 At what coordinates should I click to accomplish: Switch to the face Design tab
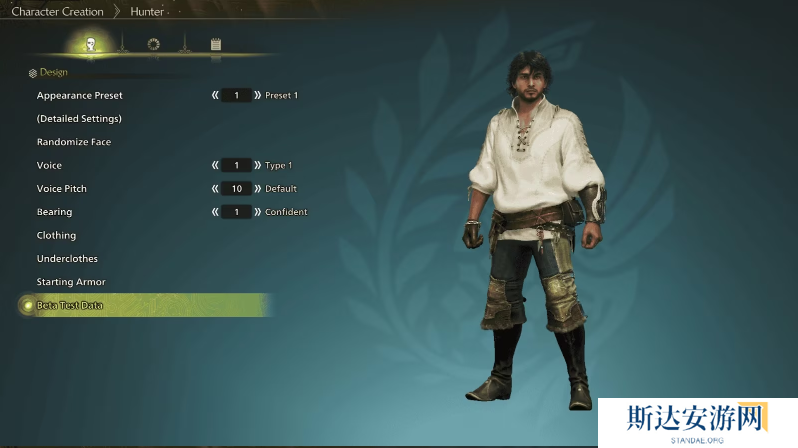point(90,44)
